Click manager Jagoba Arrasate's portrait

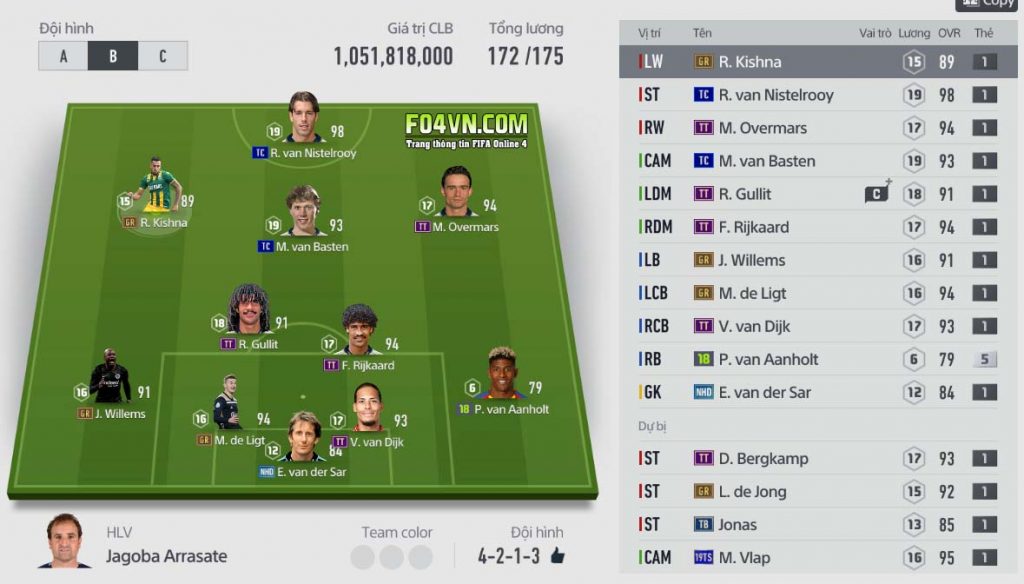64,542
